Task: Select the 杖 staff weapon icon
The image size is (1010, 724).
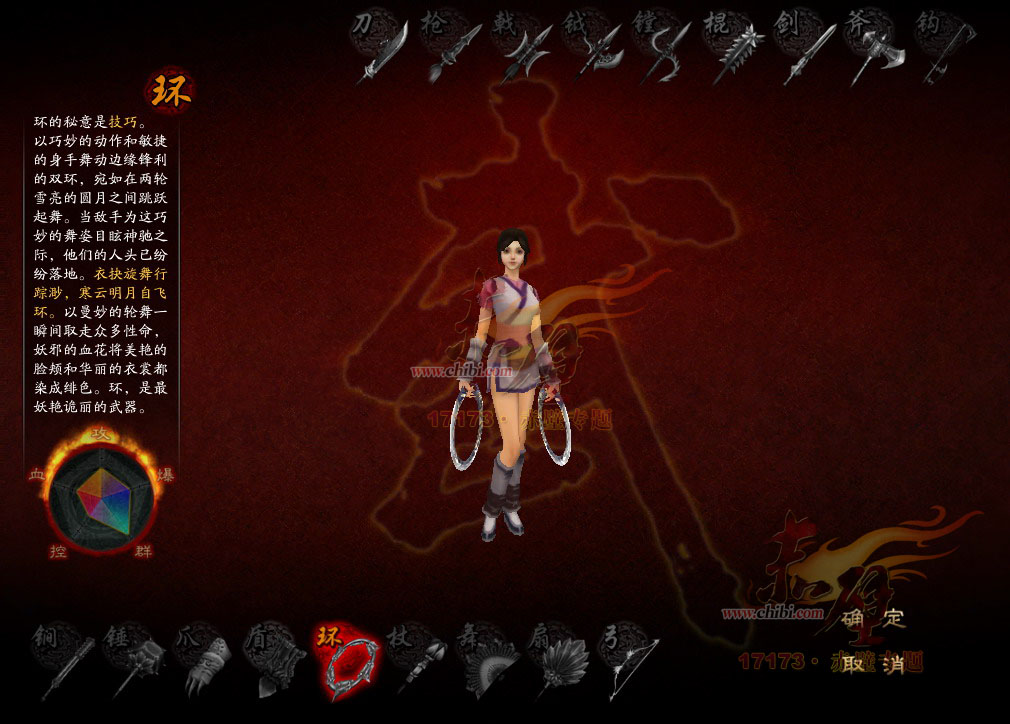Action: pos(417,660)
